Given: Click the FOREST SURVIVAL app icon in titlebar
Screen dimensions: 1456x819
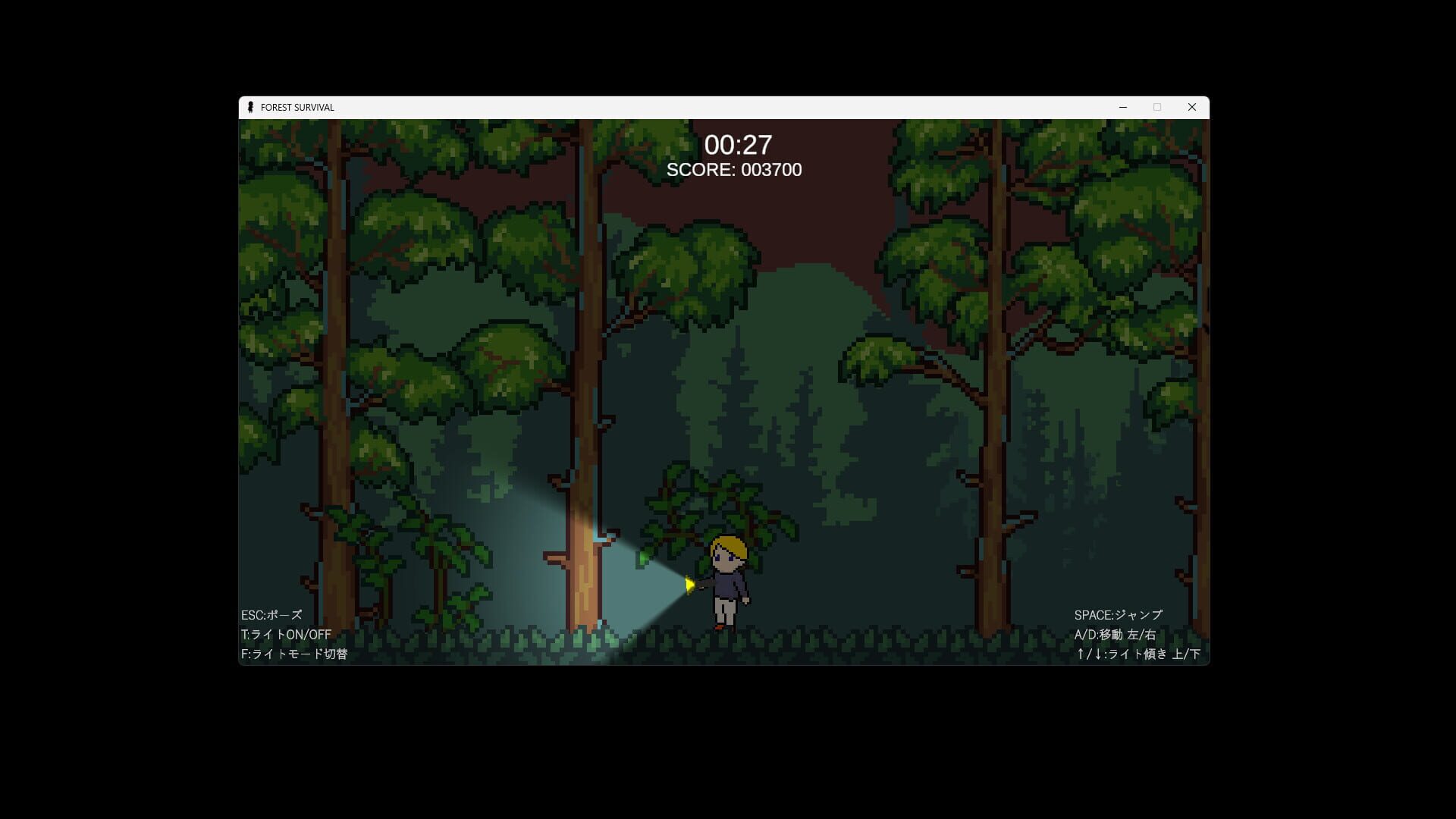Looking at the screenshot, I should point(251,107).
